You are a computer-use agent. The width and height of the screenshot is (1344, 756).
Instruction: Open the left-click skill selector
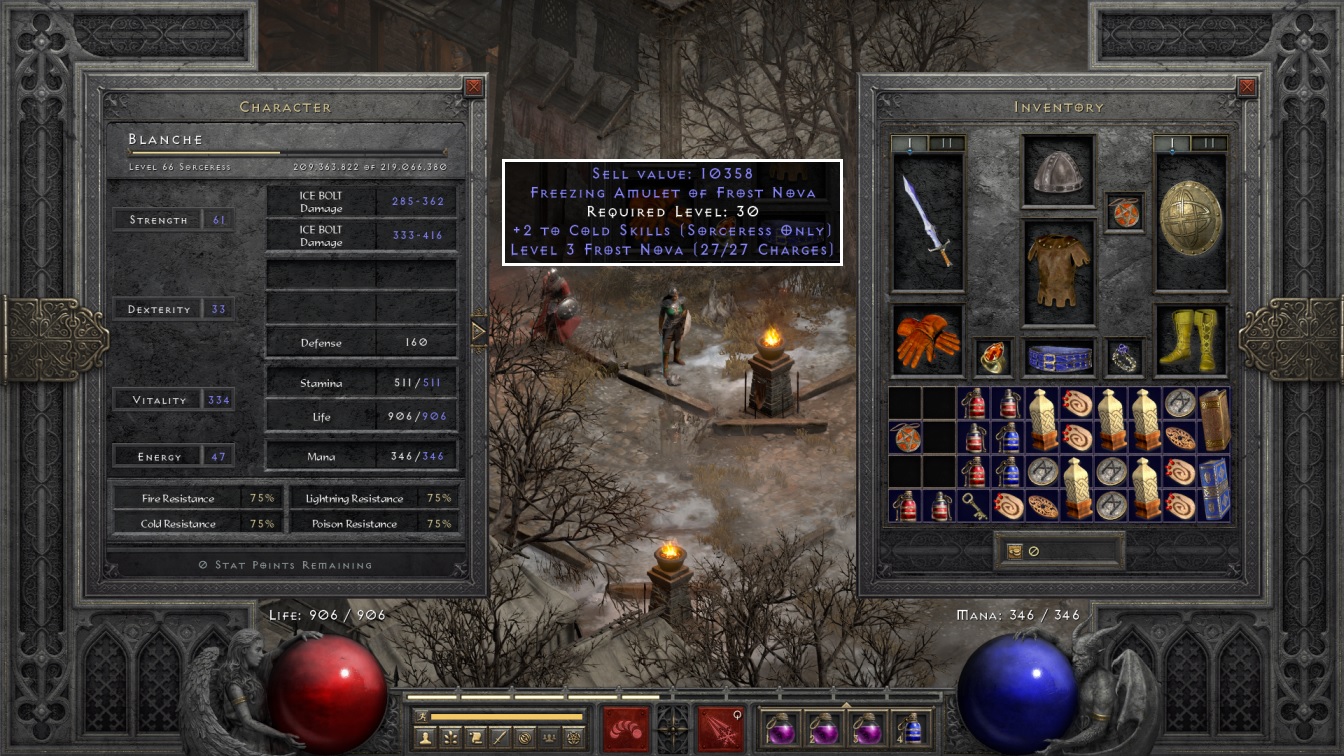[627, 728]
